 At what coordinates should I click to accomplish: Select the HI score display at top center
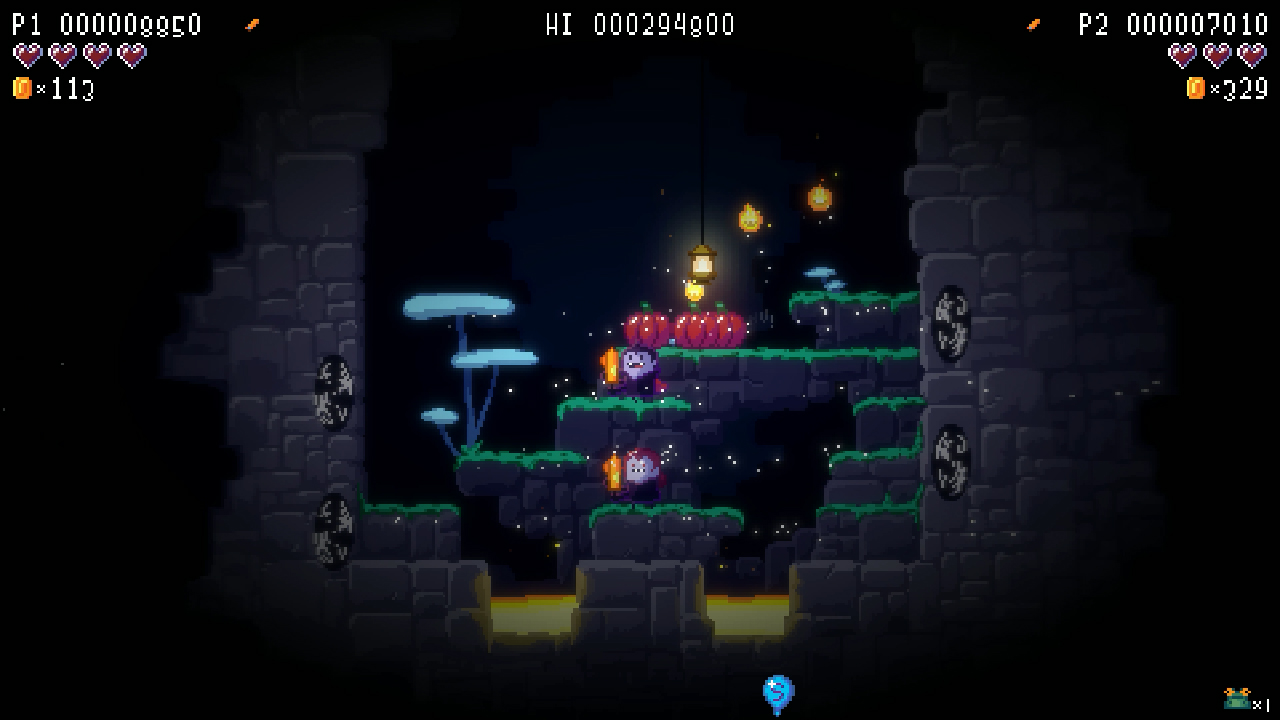click(x=640, y=25)
